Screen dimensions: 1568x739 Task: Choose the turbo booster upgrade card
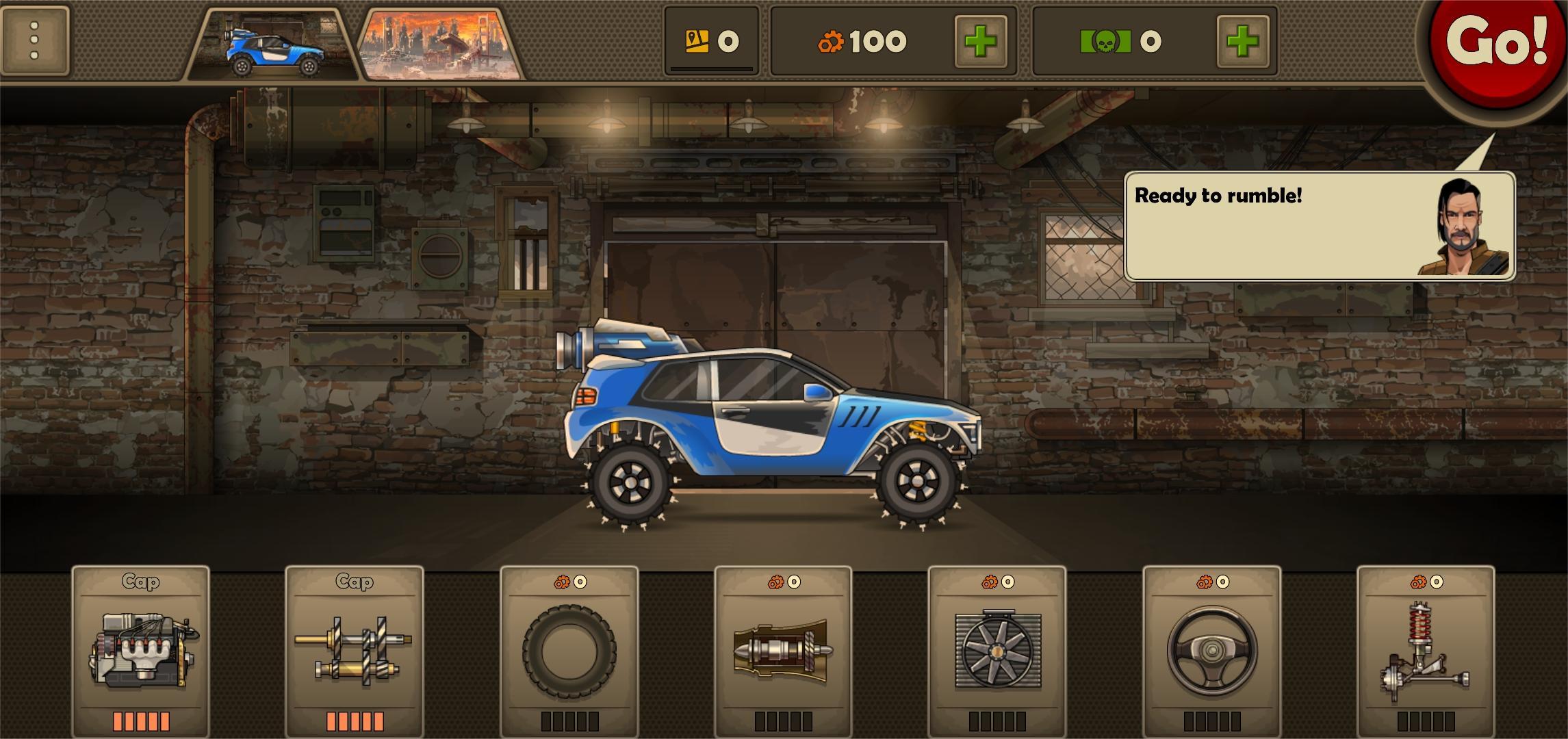click(x=783, y=650)
